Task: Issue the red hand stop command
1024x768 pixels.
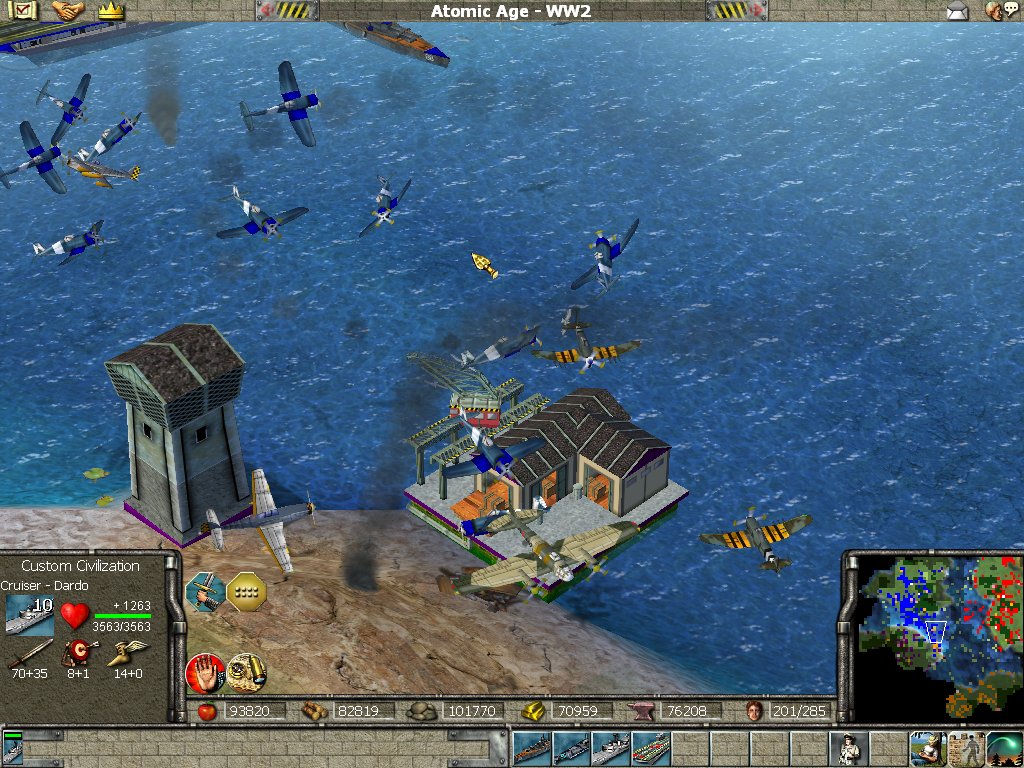Action: 204,671
